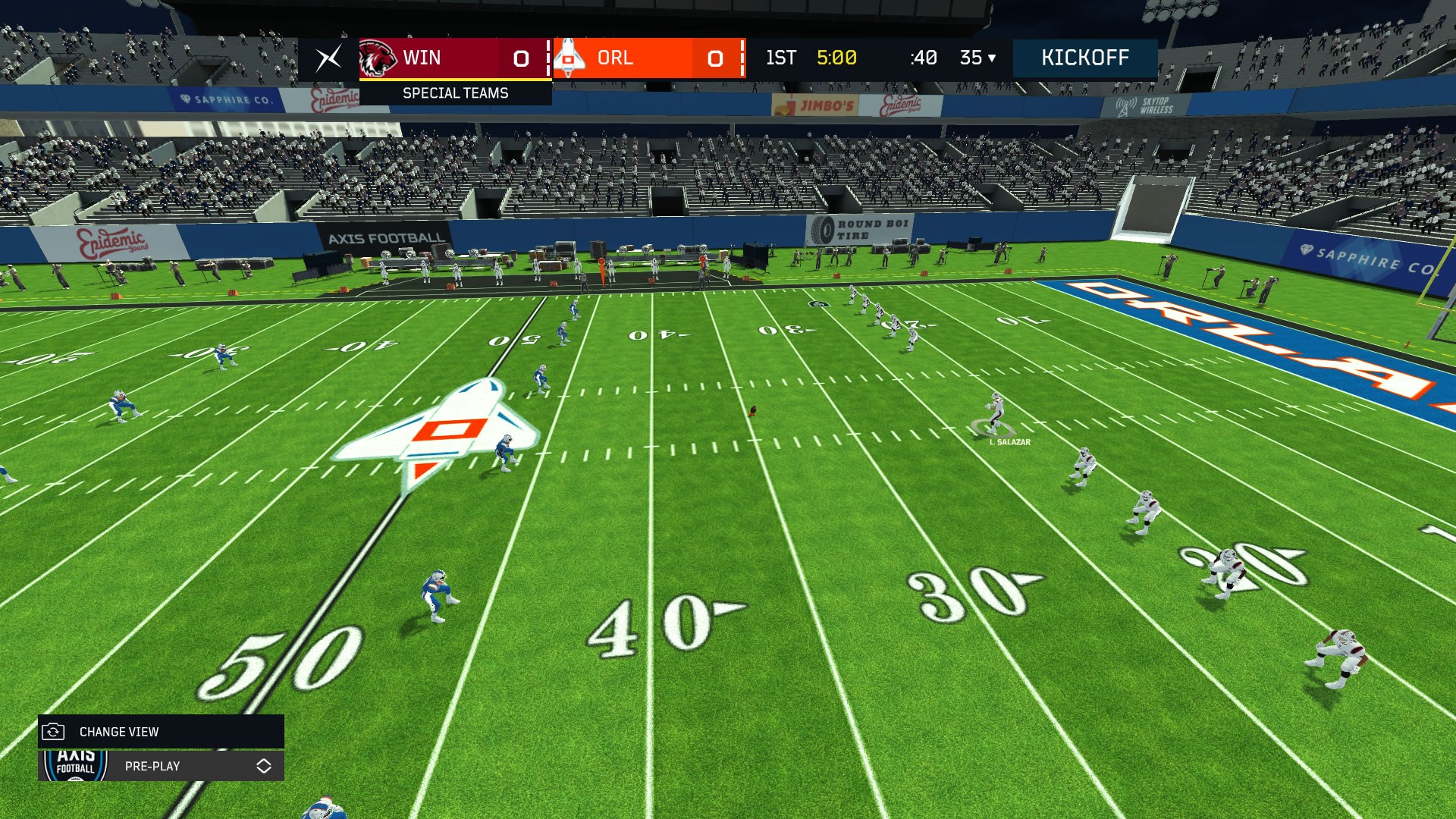The image size is (1456, 819).
Task: Click the CHANGE VIEW text
Action: coord(118,732)
